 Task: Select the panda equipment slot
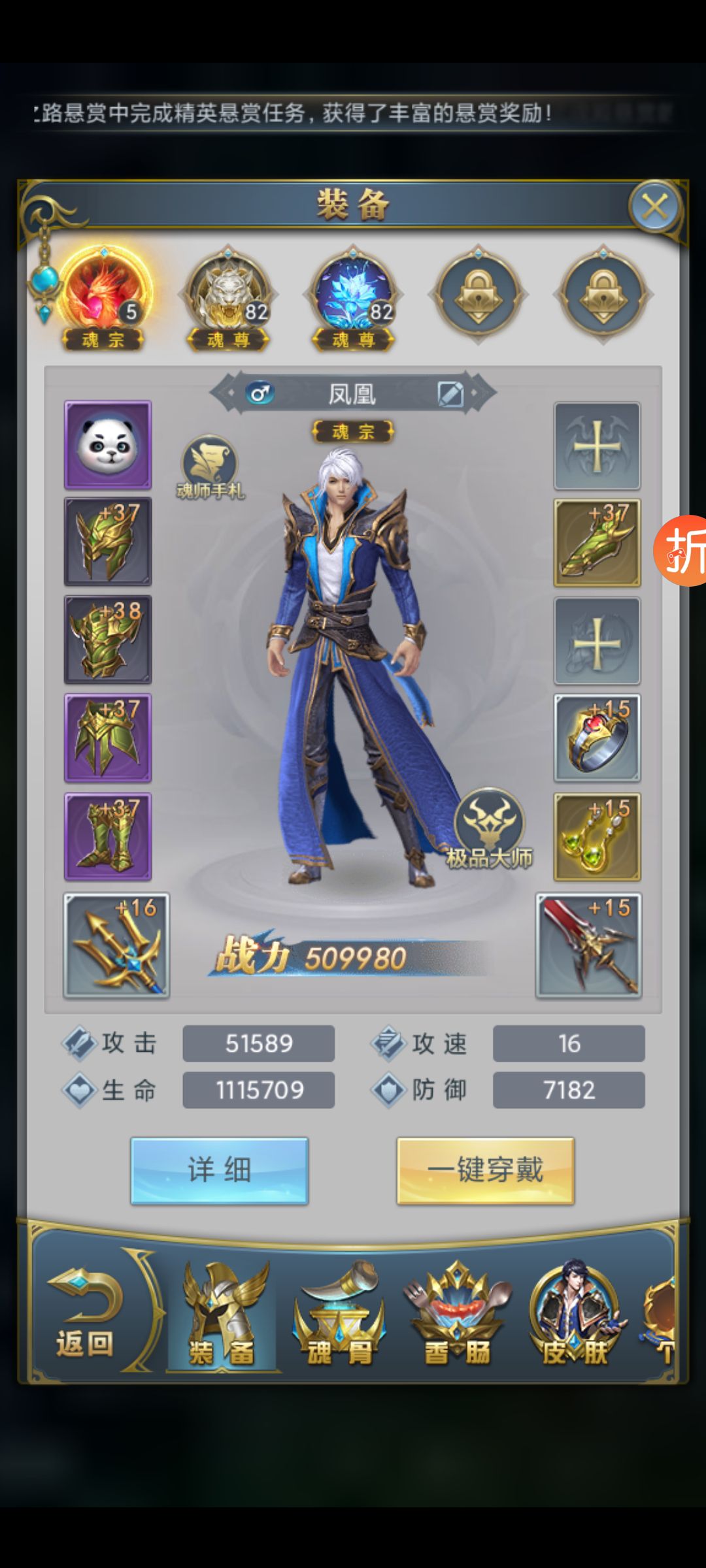(108, 445)
